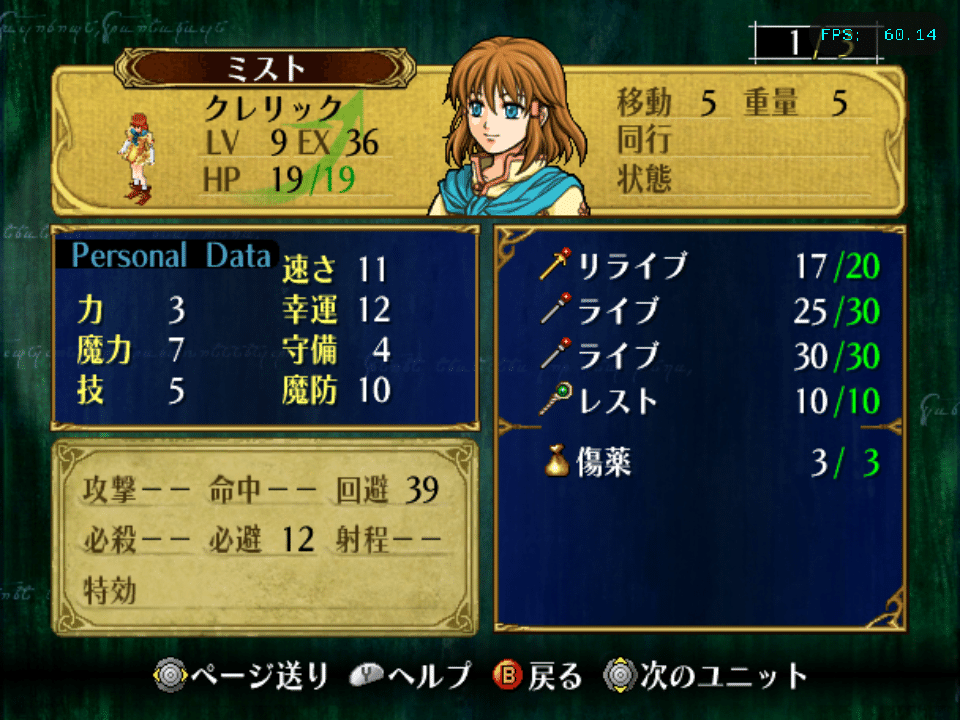960x720 pixels.
Task: Click the Personal Data panel header
Action: click(x=171, y=256)
